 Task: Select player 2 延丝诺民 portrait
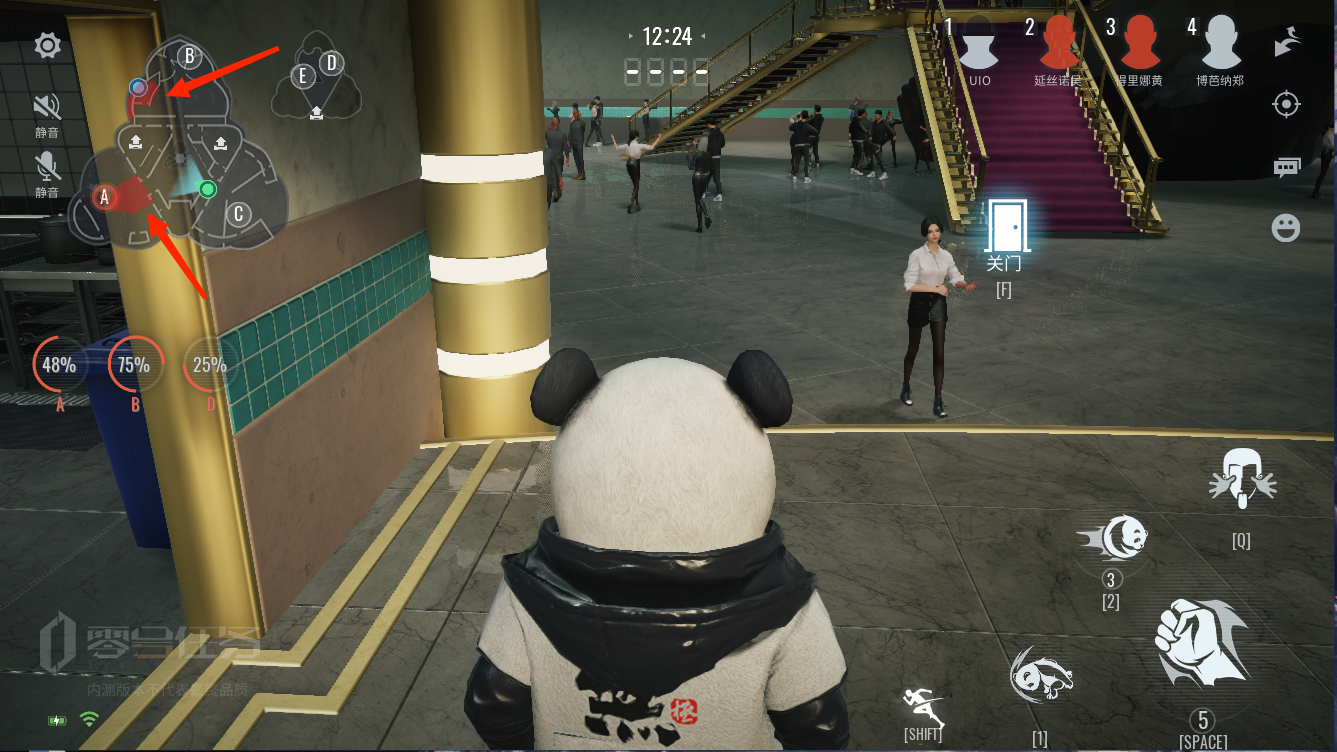tap(1058, 43)
